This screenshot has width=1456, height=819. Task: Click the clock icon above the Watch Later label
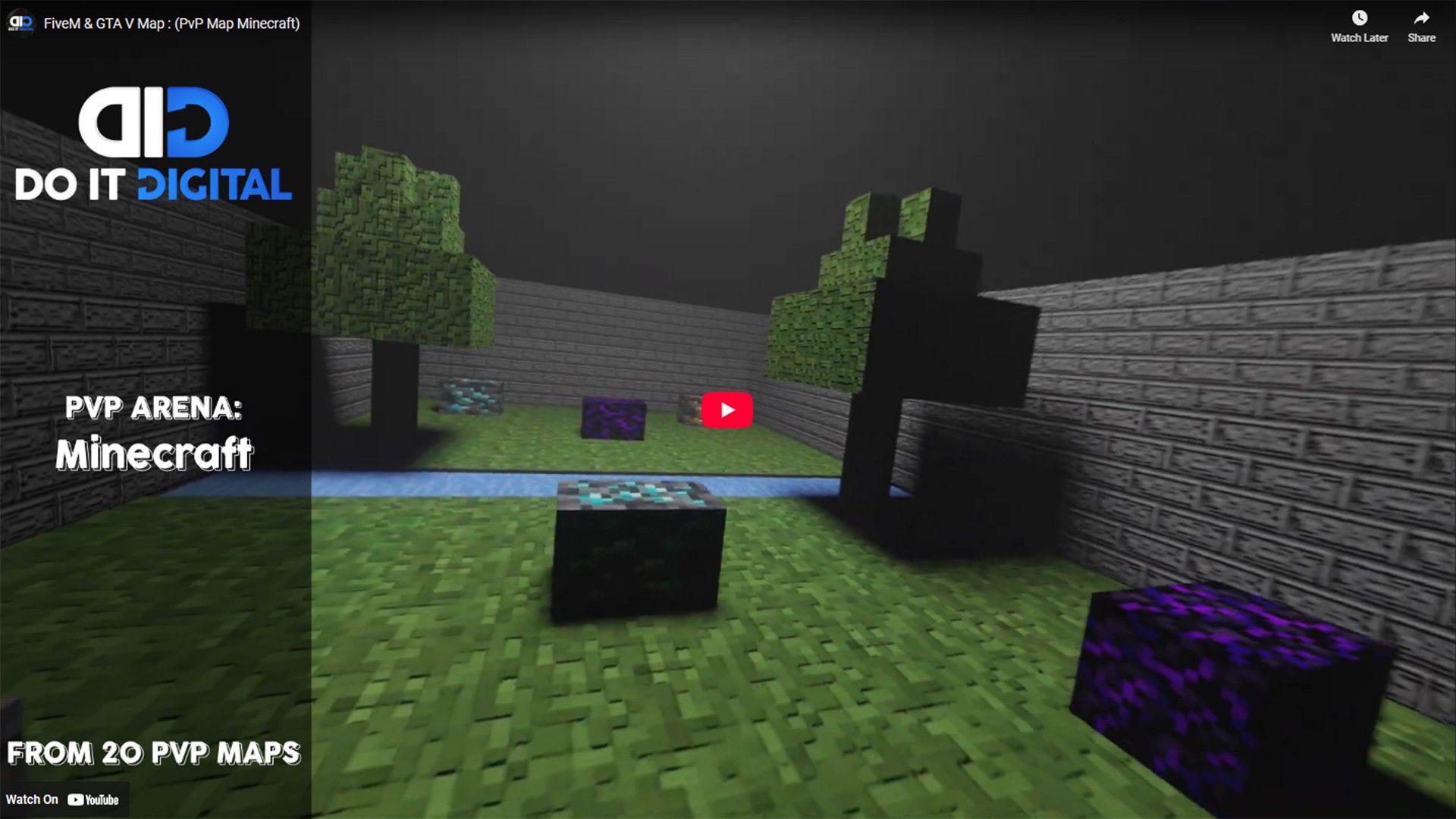pos(1359,17)
